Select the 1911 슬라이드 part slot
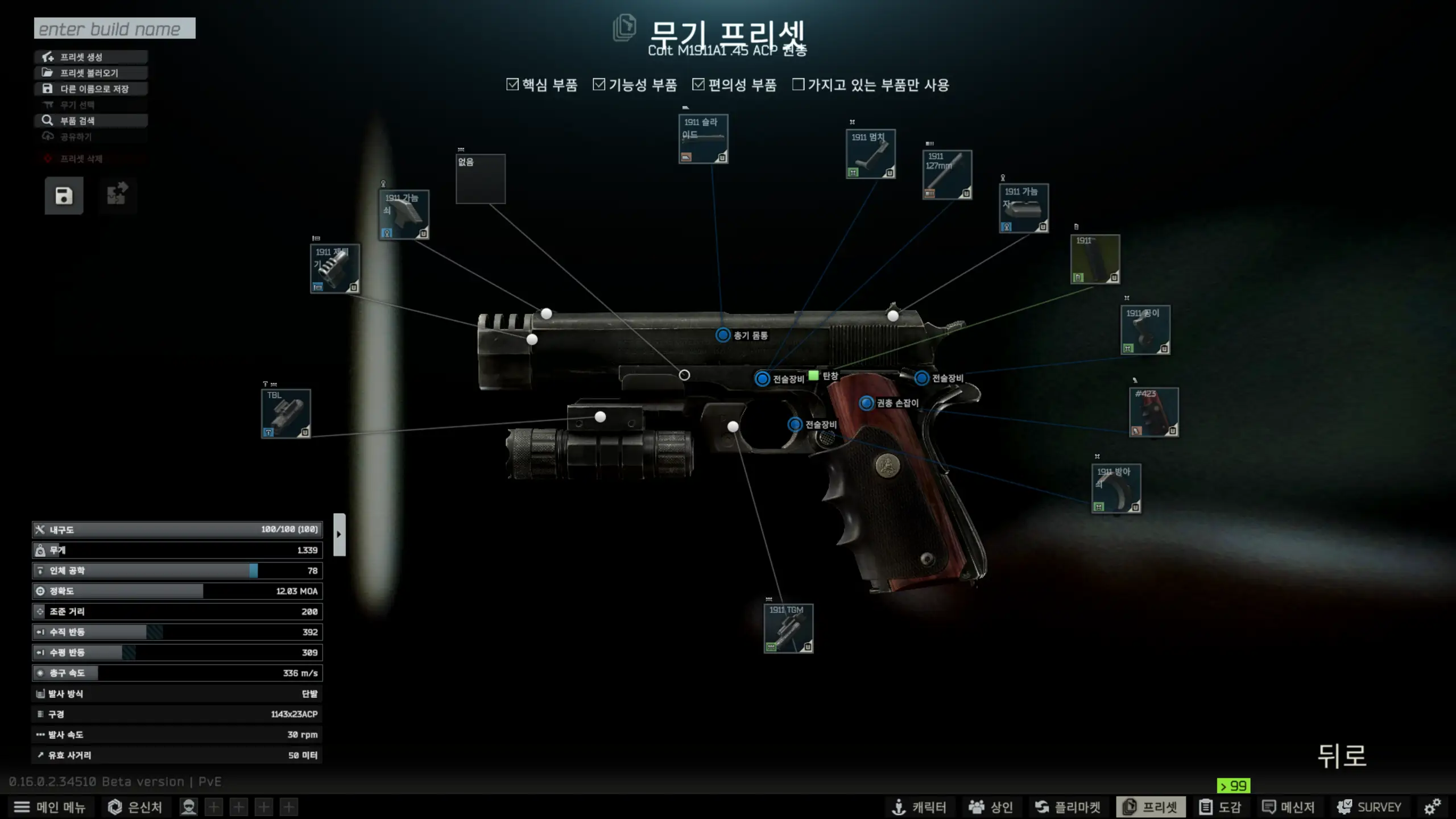Viewport: 1456px width, 819px height. coord(703,139)
